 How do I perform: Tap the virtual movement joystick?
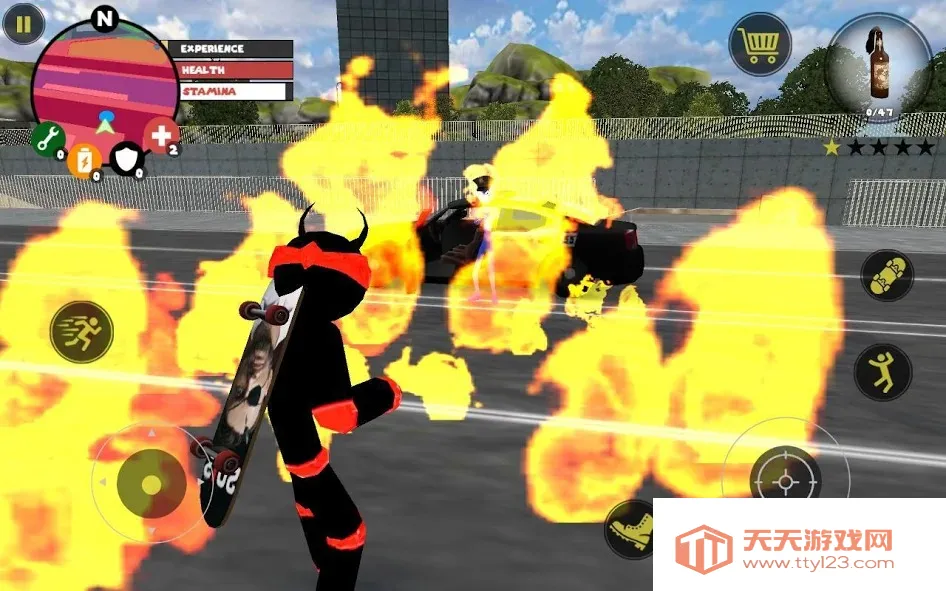coord(151,484)
